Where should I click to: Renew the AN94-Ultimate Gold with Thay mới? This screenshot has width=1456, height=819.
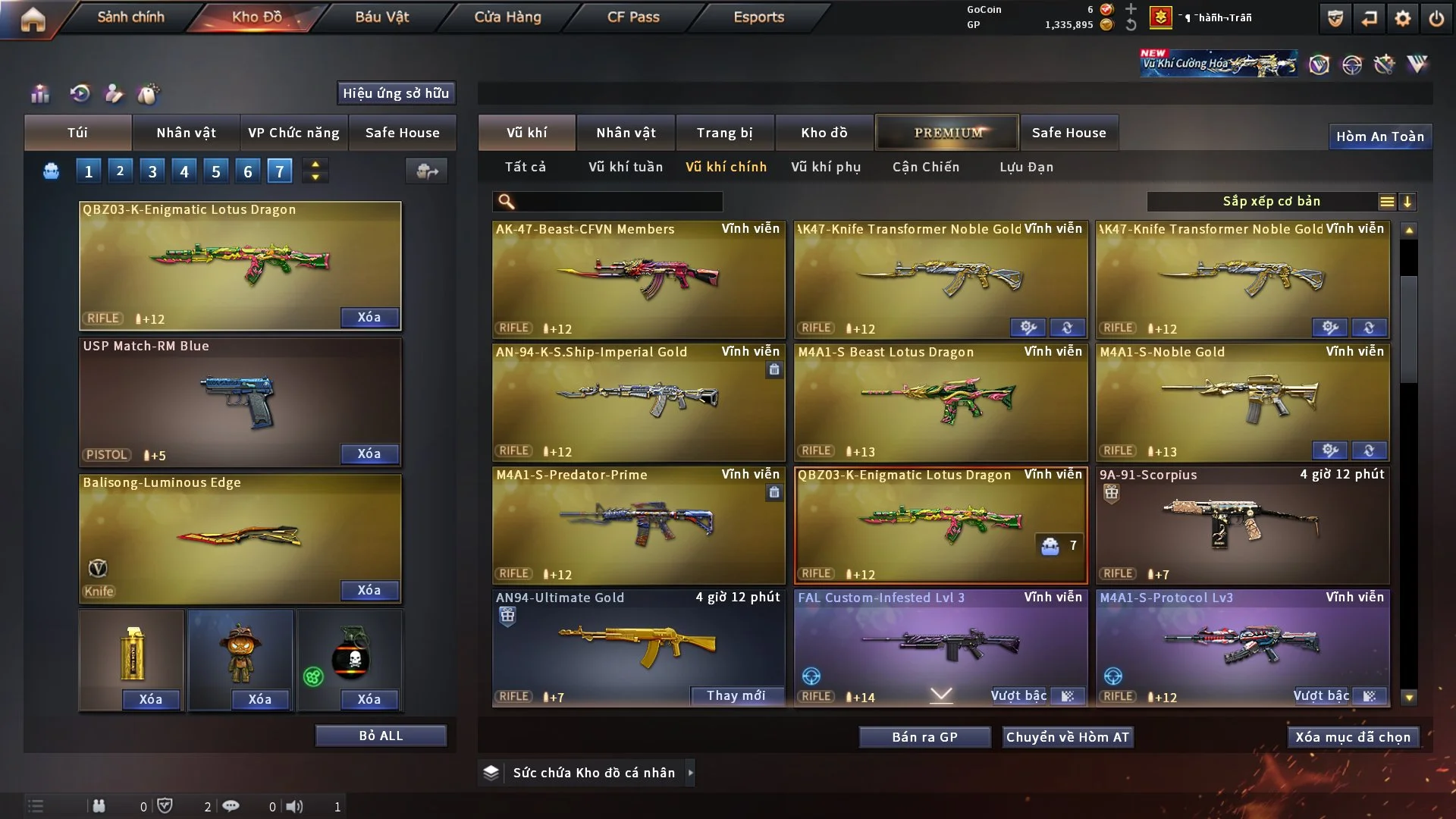pos(736,695)
